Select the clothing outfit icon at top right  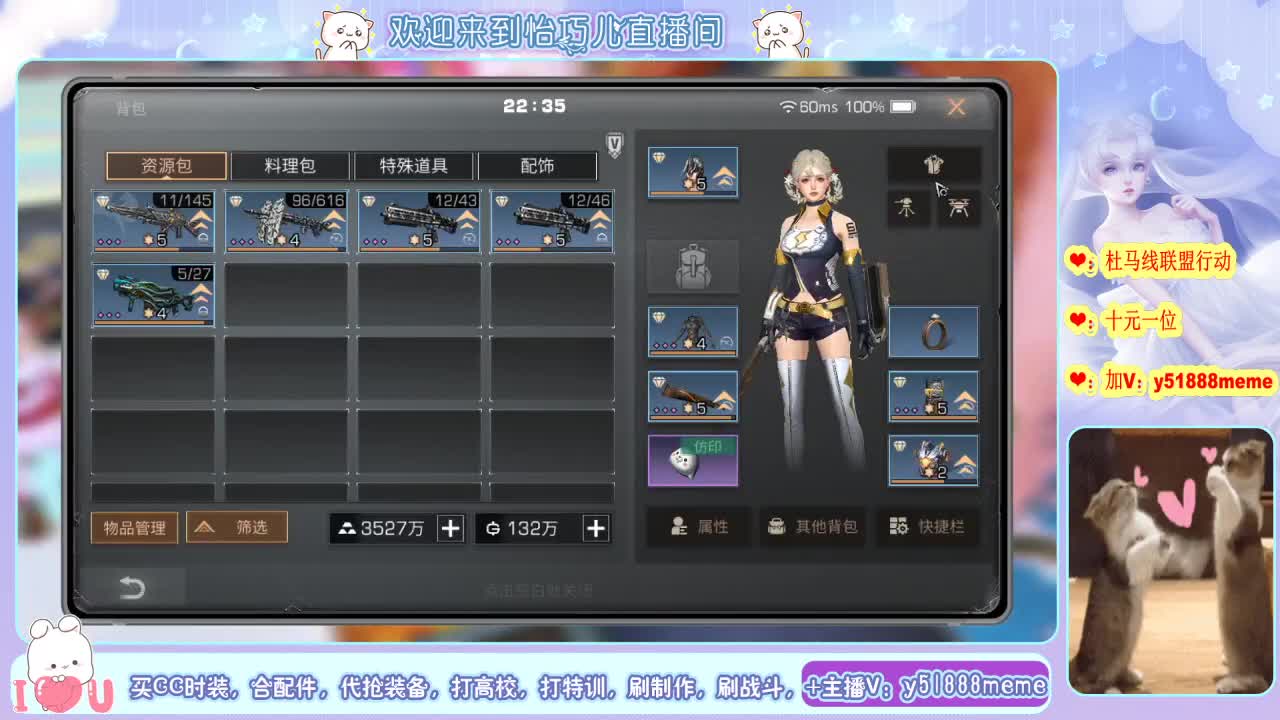tap(934, 163)
